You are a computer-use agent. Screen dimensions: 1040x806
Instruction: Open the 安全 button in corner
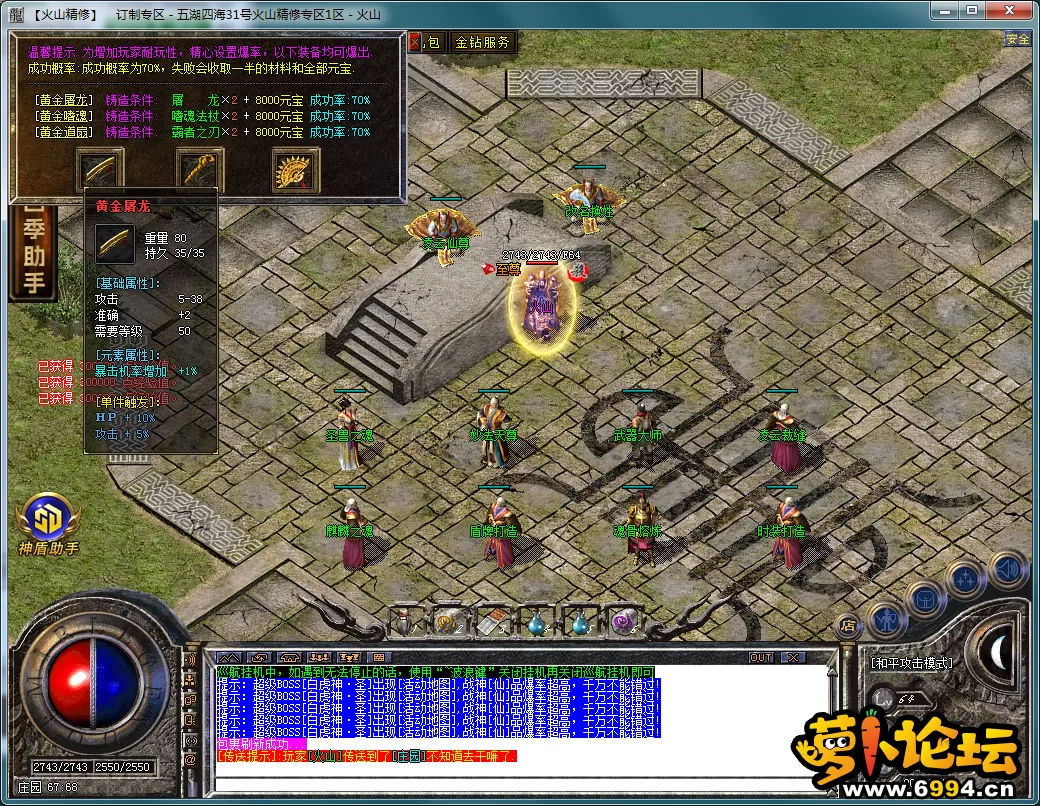click(x=1017, y=39)
